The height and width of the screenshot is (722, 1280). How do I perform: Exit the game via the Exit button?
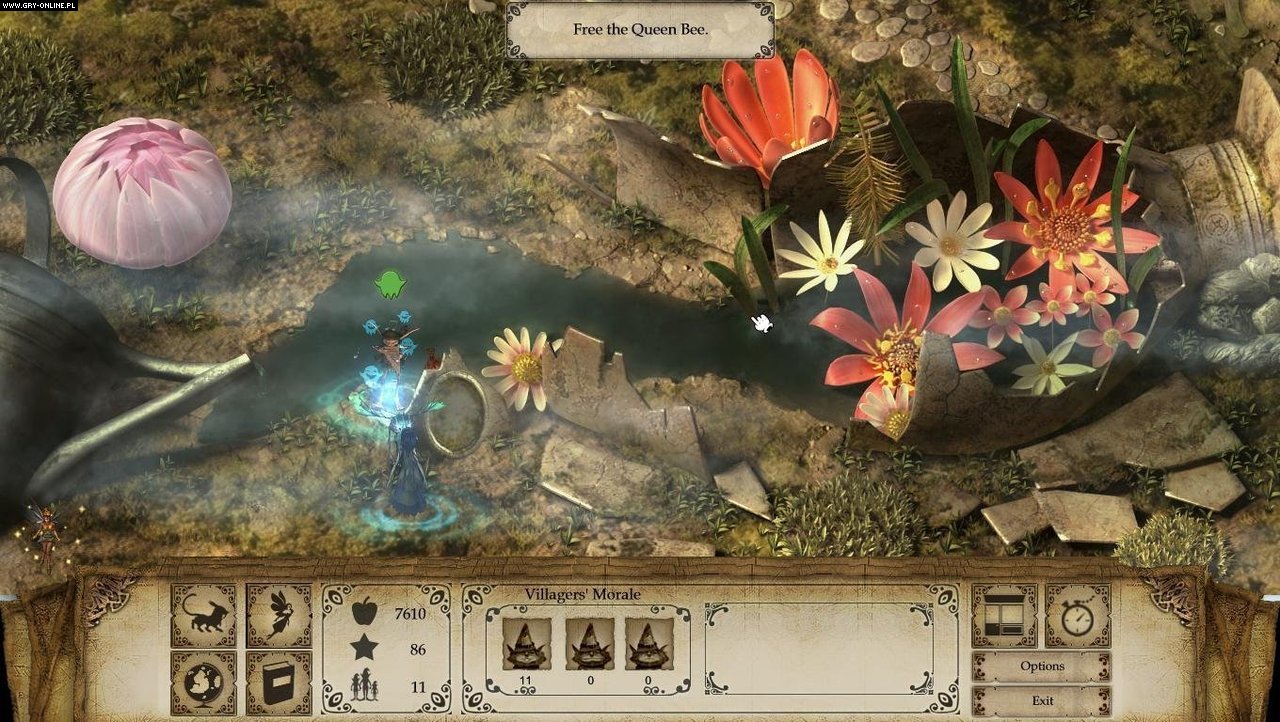(1041, 701)
